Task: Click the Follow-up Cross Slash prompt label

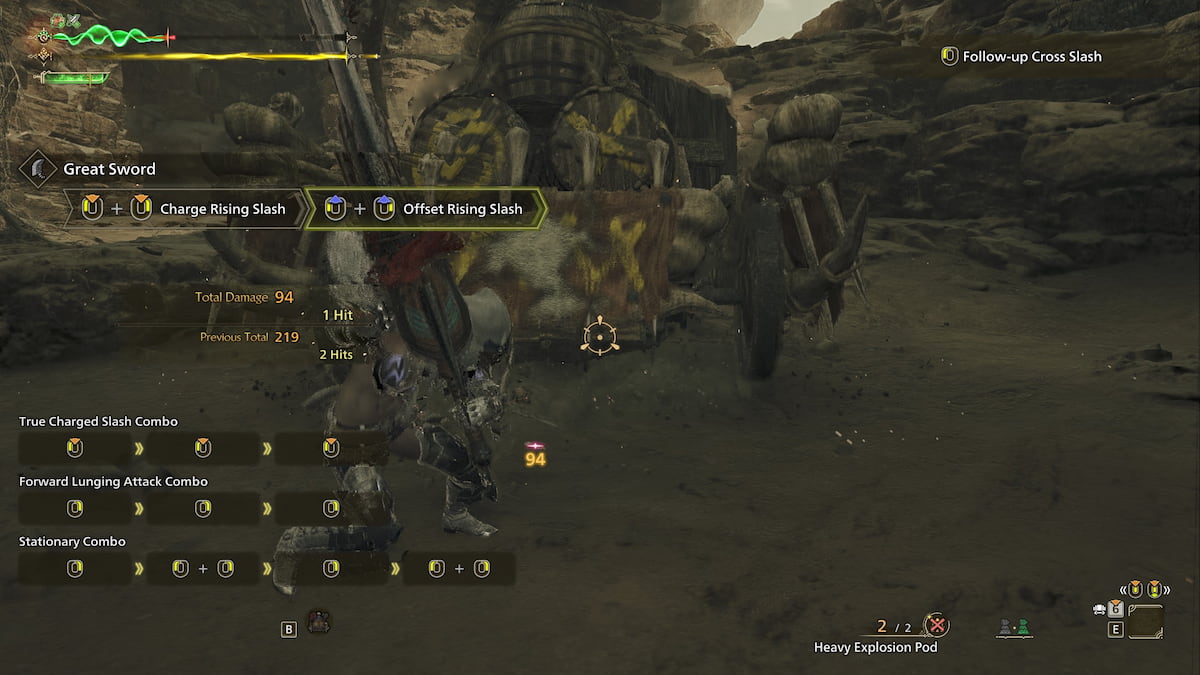Action: pyautogui.click(x=1031, y=57)
